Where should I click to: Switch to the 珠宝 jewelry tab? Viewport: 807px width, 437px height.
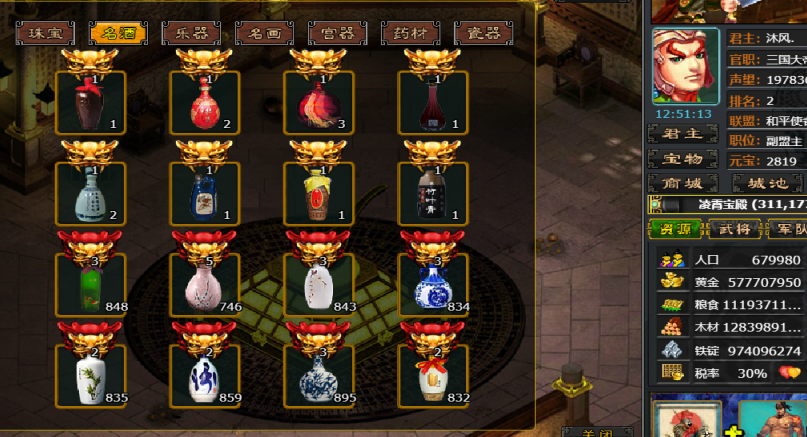(x=44, y=33)
